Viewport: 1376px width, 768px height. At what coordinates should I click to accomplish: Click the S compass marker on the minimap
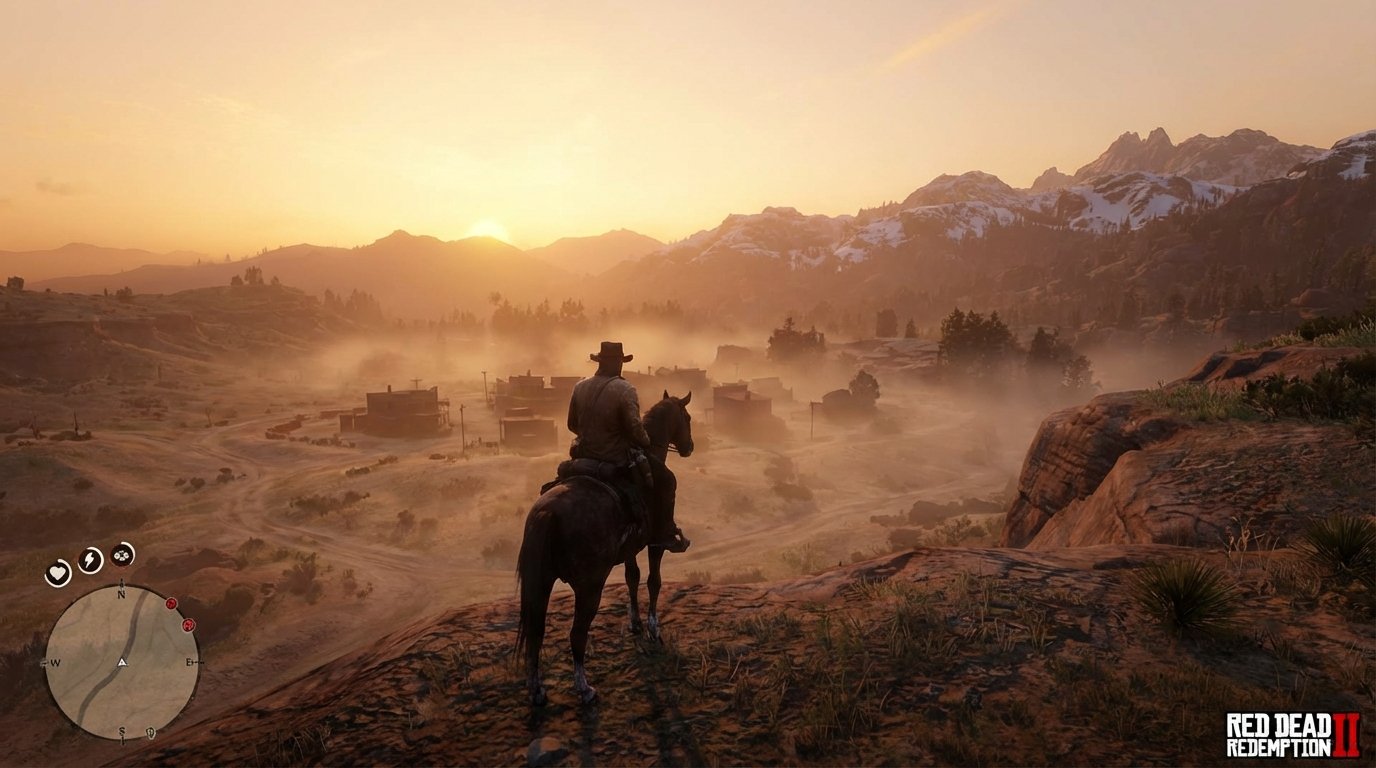(x=122, y=731)
